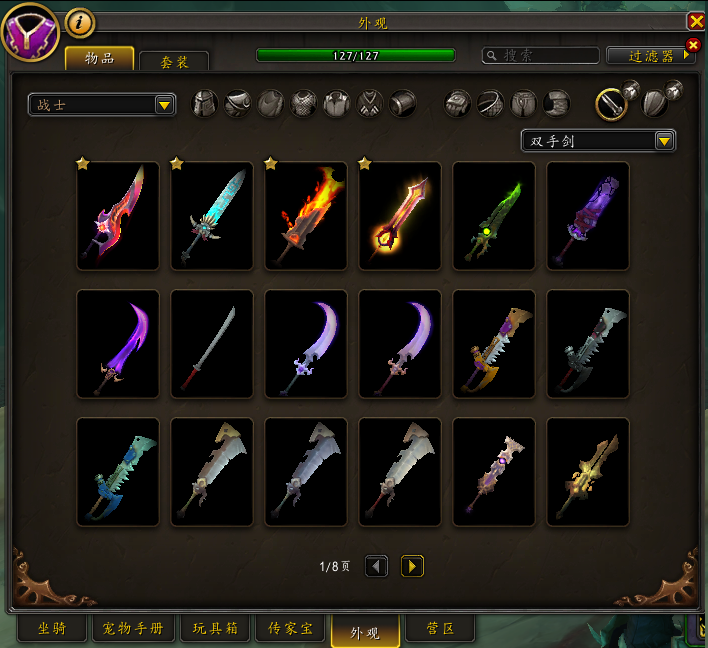708x648 pixels.
Task: Open the info button beside the portrait
Action: point(80,22)
